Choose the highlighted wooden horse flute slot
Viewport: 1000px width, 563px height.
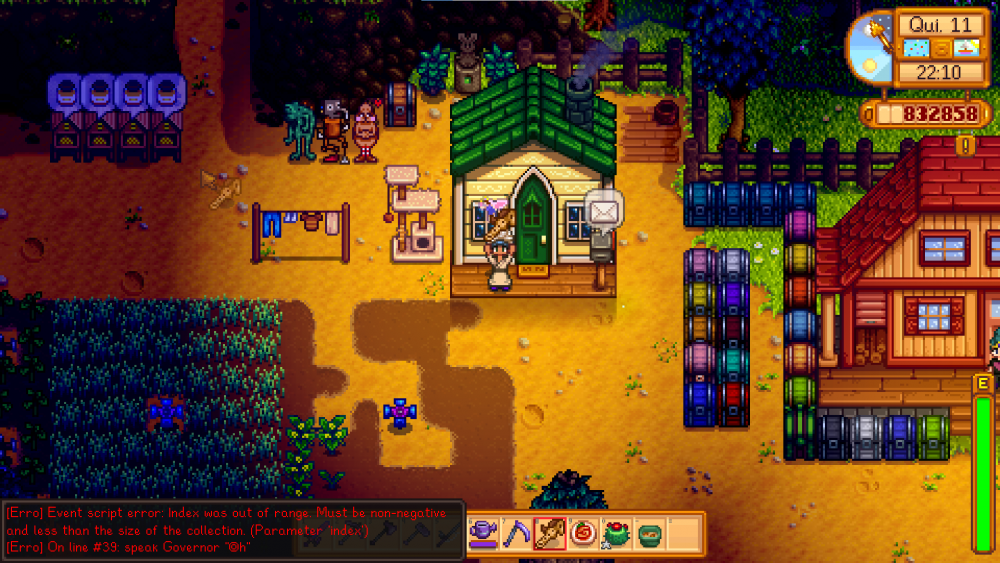click(549, 533)
